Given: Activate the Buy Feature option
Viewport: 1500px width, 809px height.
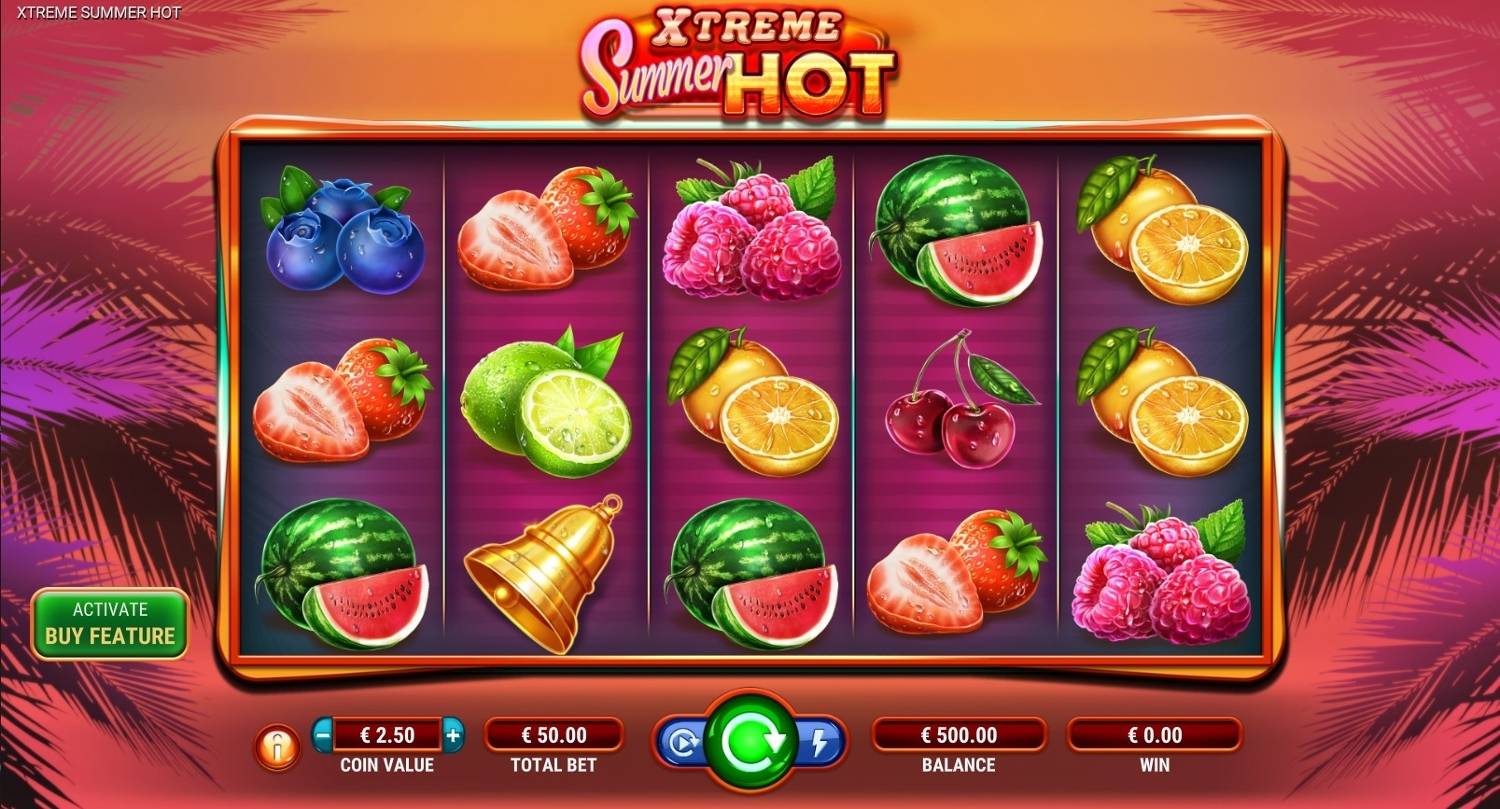Looking at the screenshot, I should 109,622.
